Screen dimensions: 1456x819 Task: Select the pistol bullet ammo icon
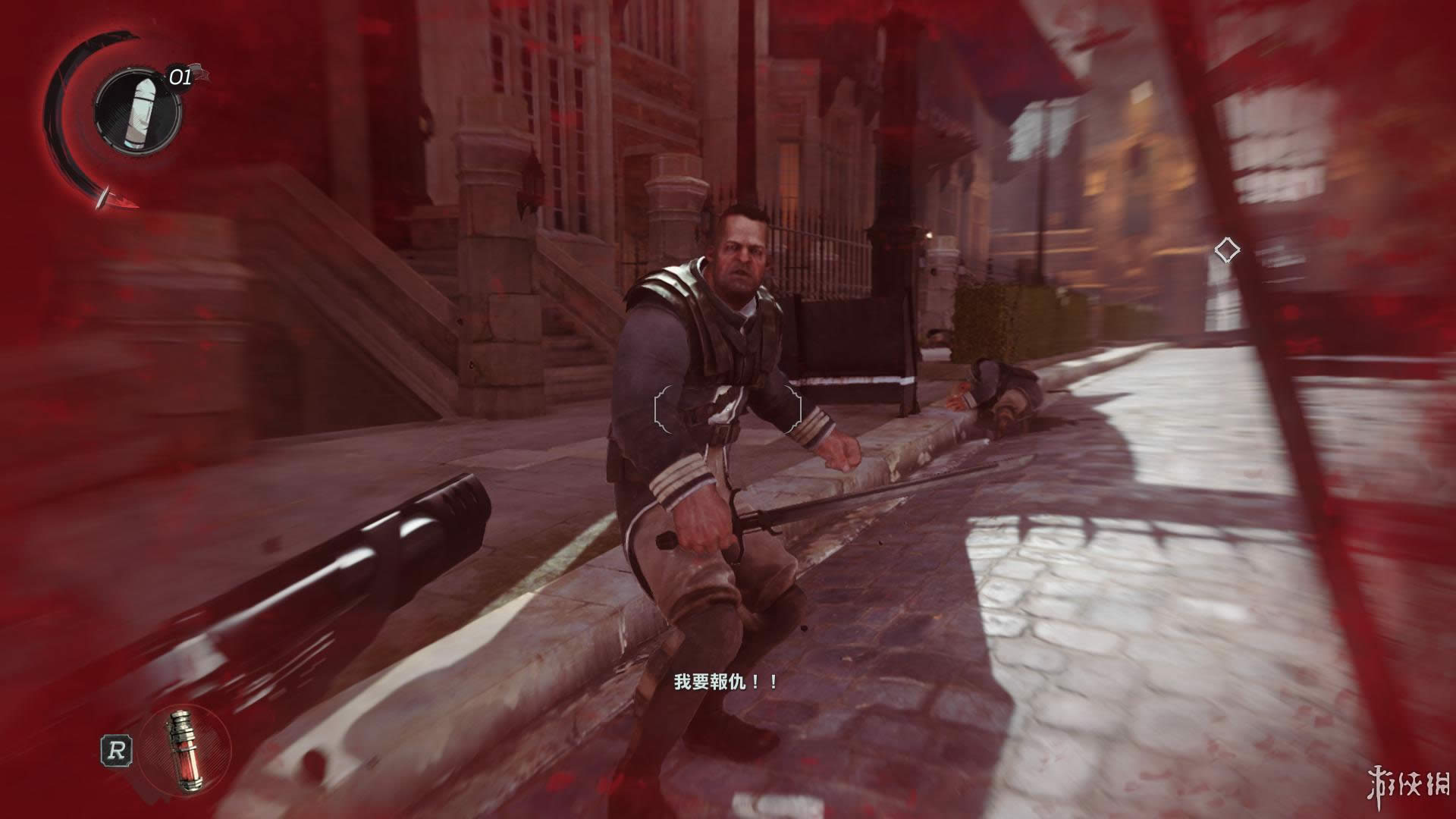(137, 111)
